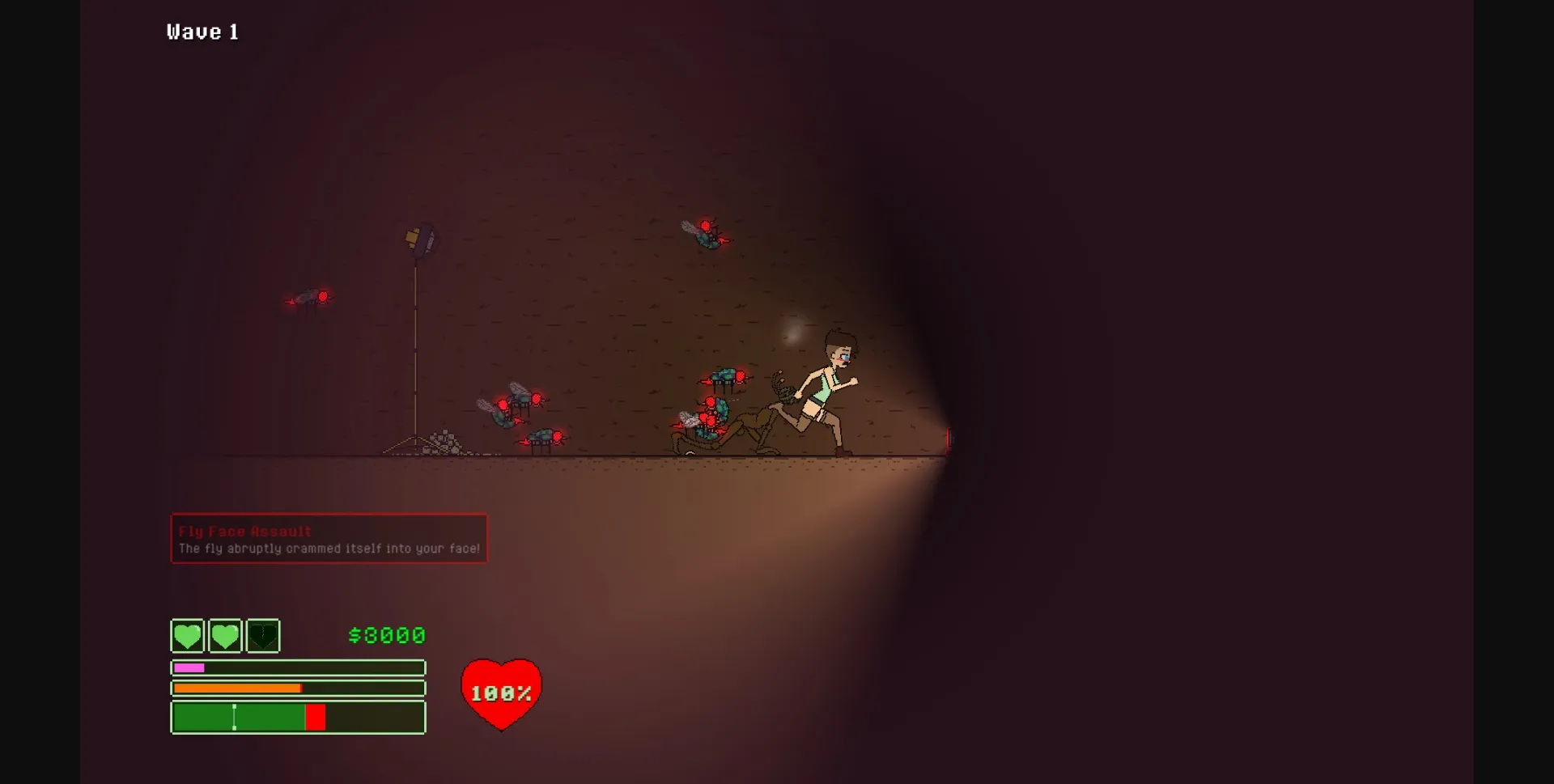Click the fly with red glowing eyes top center
Screen dimensions: 1554x784
(x=708, y=232)
